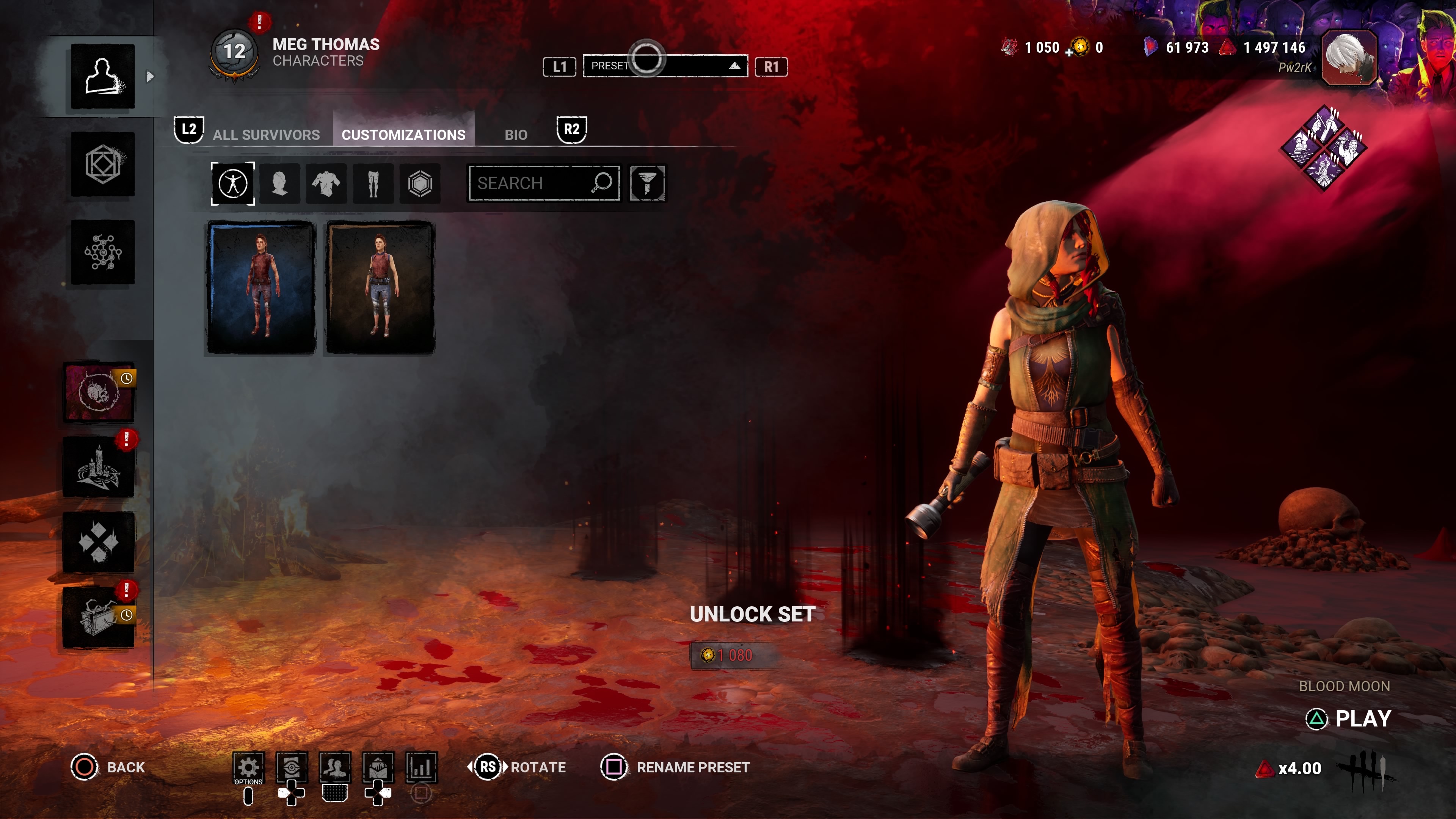
Task: Pick the brown-background Meg outfit
Action: [x=380, y=287]
